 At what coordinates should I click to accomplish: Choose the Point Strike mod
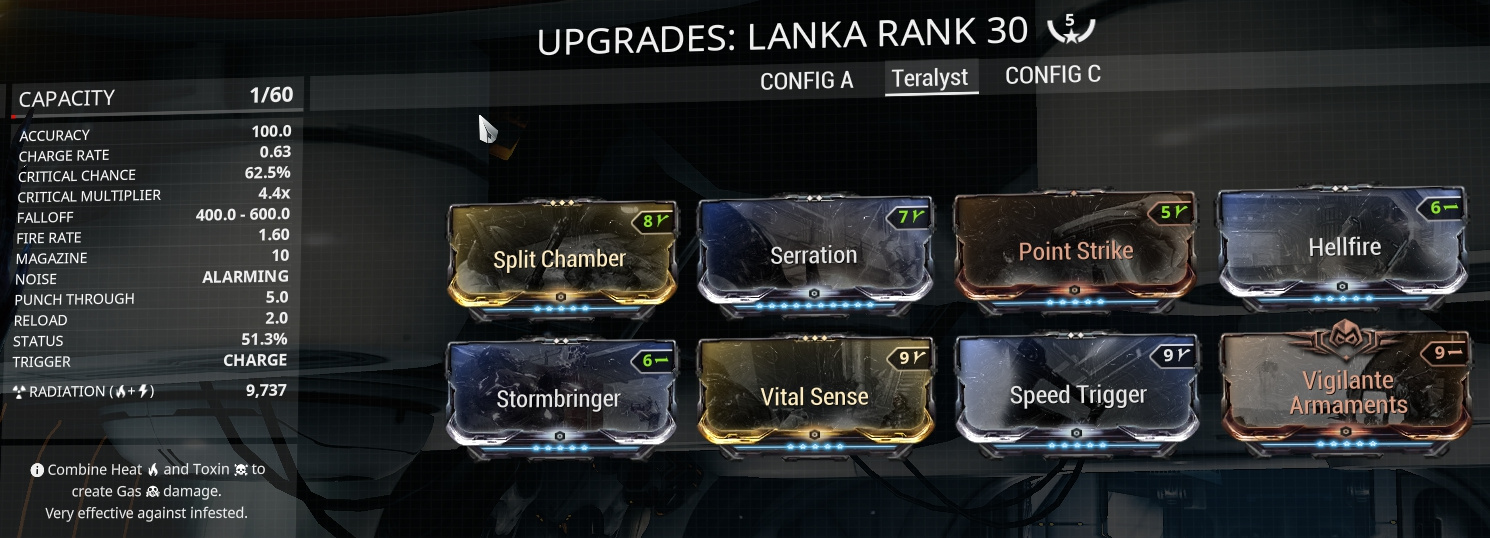tap(1075, 252)
